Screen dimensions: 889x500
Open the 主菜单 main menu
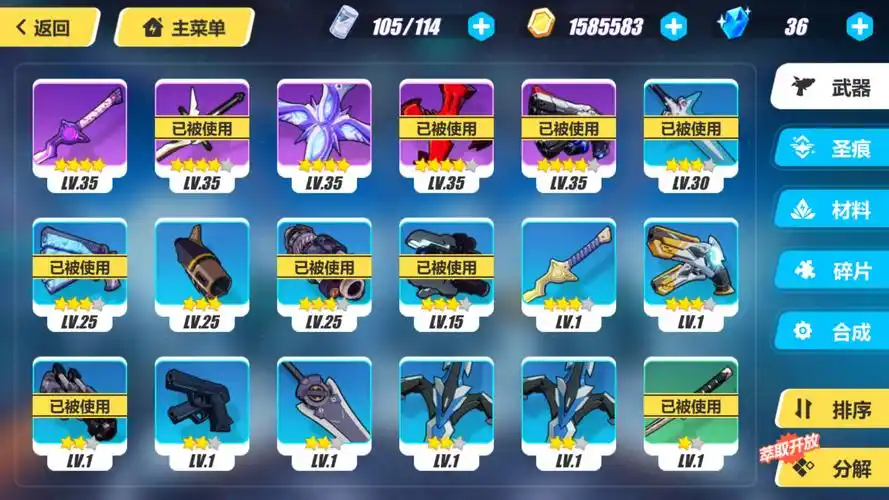pos(185,27)
